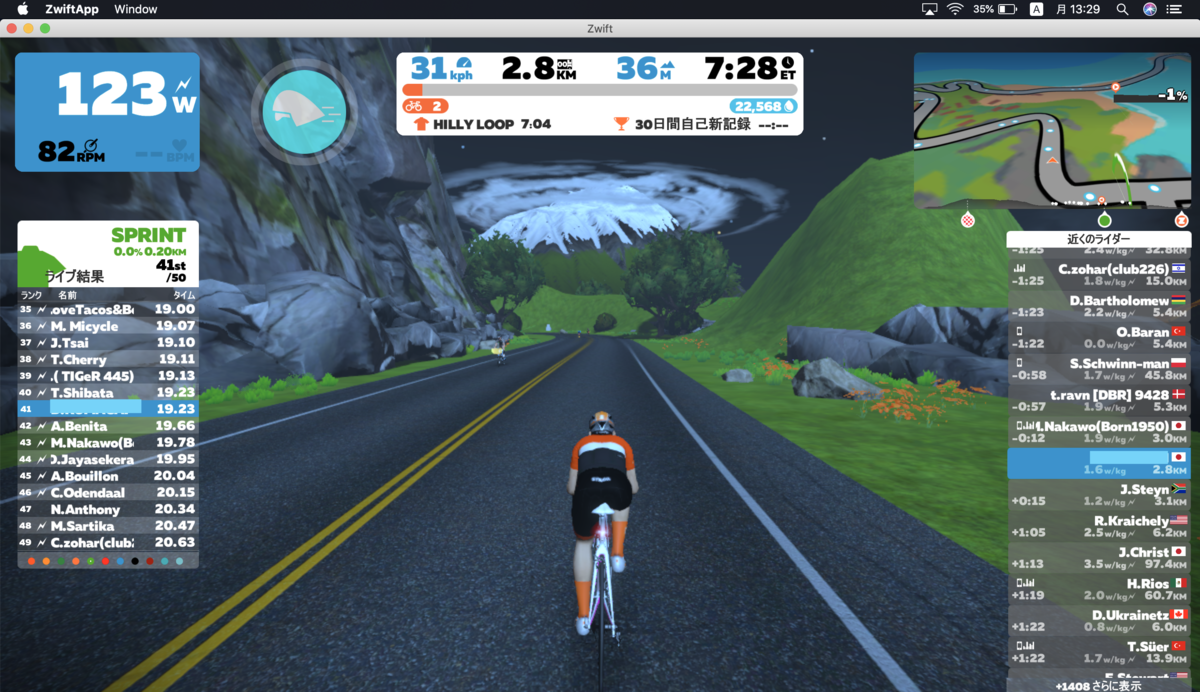Choose N.Anthony in the sprint results
The width and height of the screenshot is (1200, 692).
pyautogui.click(x=108, y=509)
